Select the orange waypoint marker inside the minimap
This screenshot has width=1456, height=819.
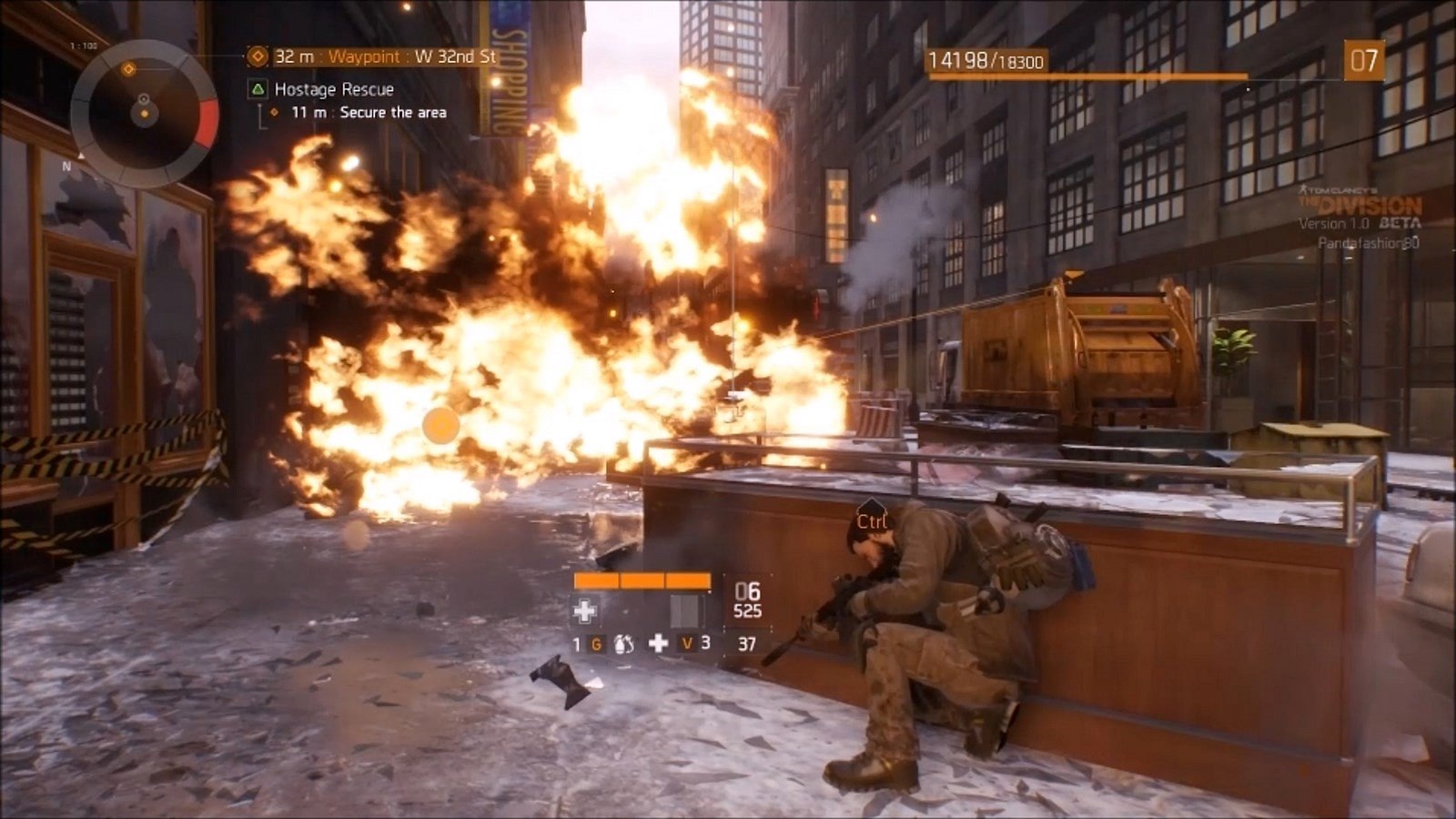129,69
